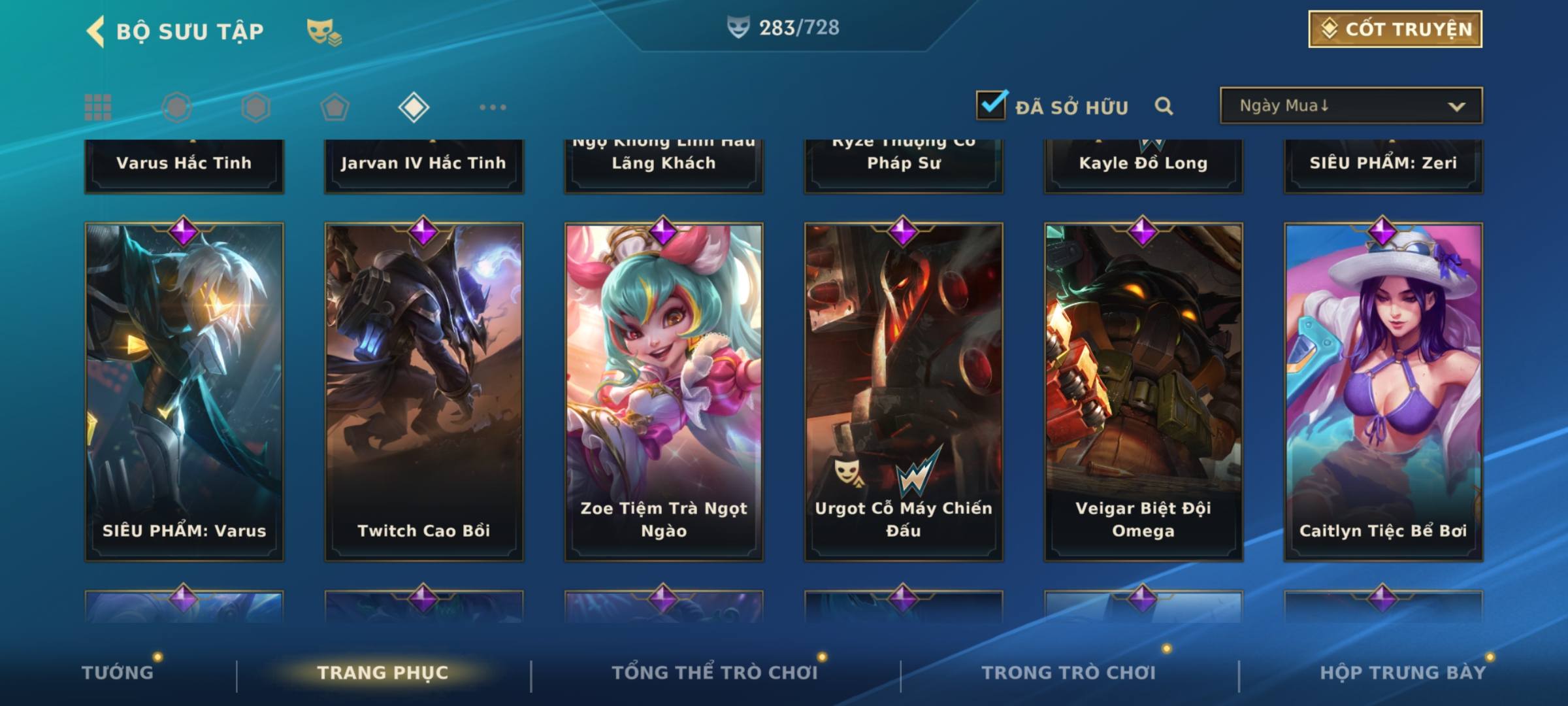Viewport: 1568px width, 706px height.
Task: Open the skin search magnifier
Action: pos(1164,106)
